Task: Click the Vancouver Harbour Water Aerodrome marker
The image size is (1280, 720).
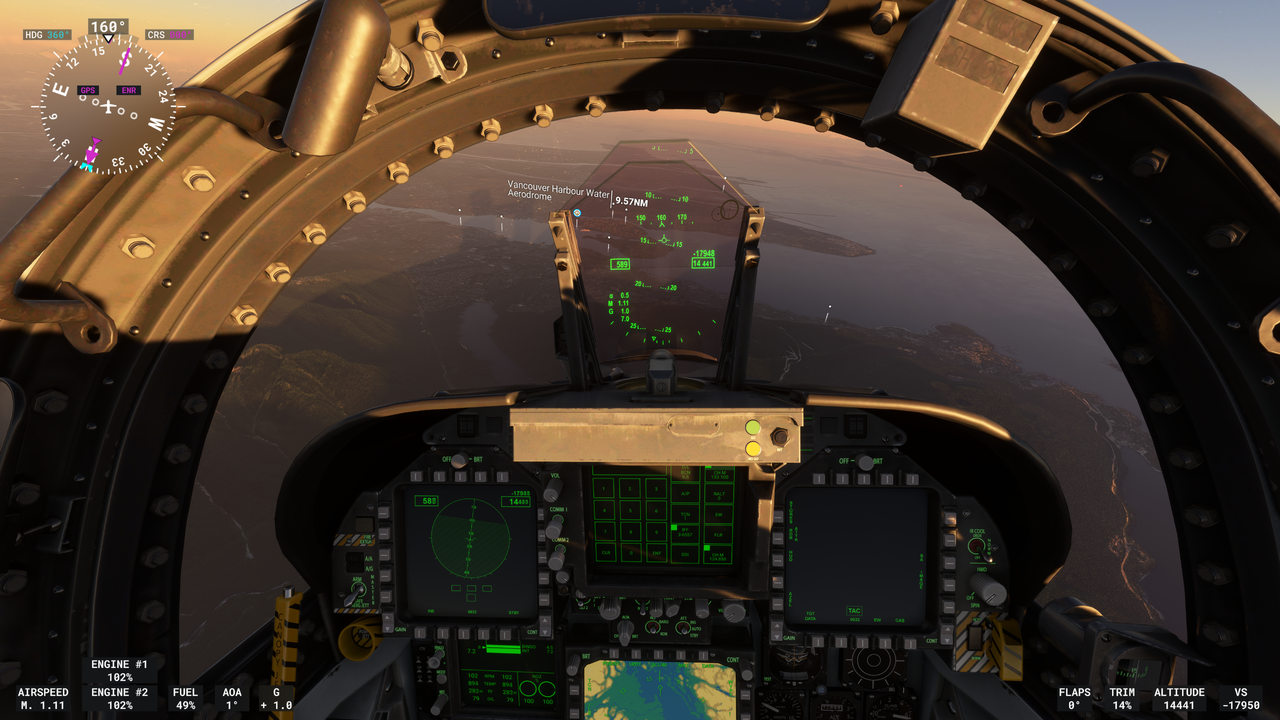Action: coord(577,213)
